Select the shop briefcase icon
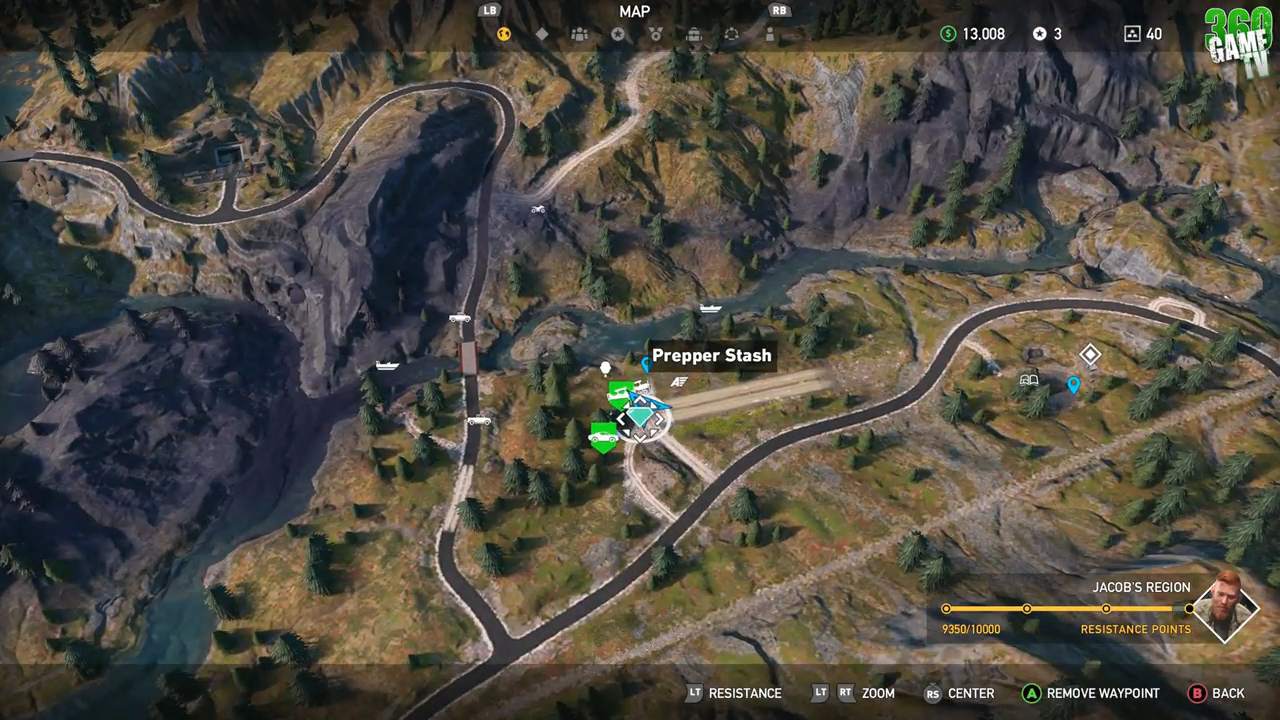This screenshot has width=1280, height=720. (694, 33)
